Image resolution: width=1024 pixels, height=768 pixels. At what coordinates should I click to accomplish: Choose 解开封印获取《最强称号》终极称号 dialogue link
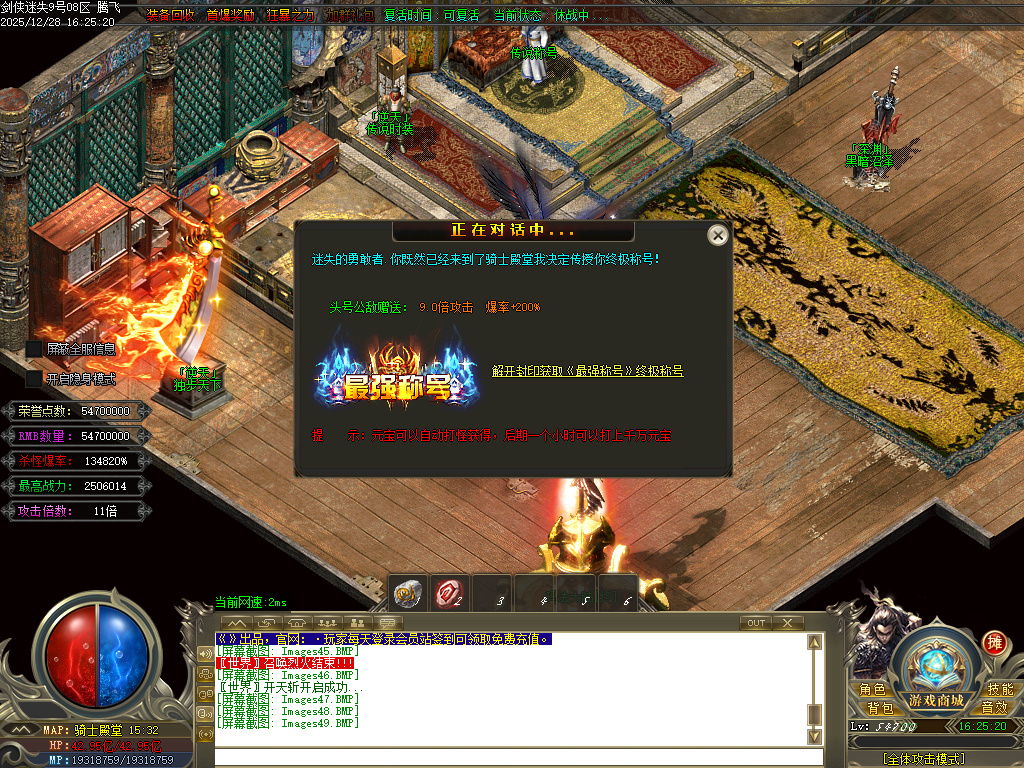[587, 371]
